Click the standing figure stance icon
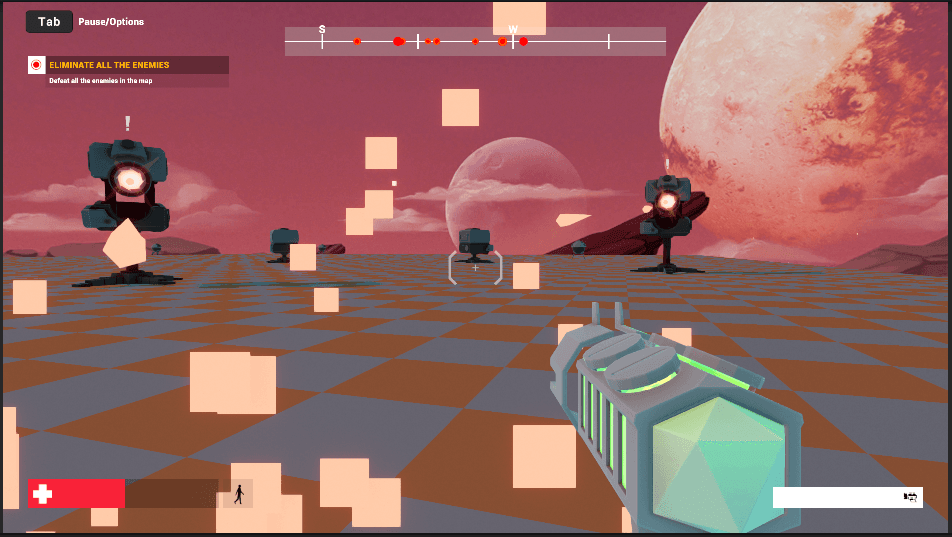The image size is (952, 537). 238,493
